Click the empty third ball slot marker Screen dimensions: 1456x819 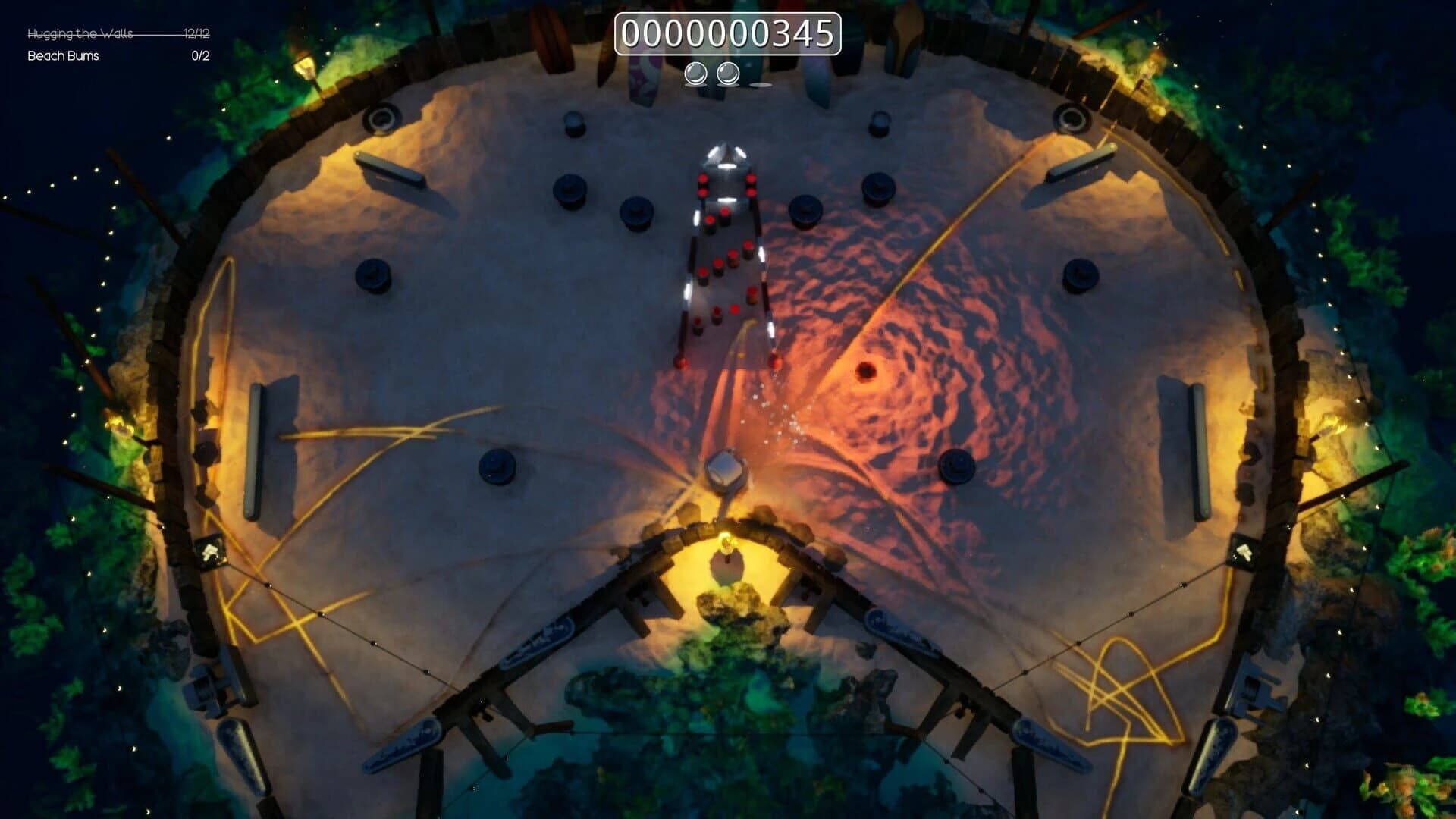tap(762, 86)
